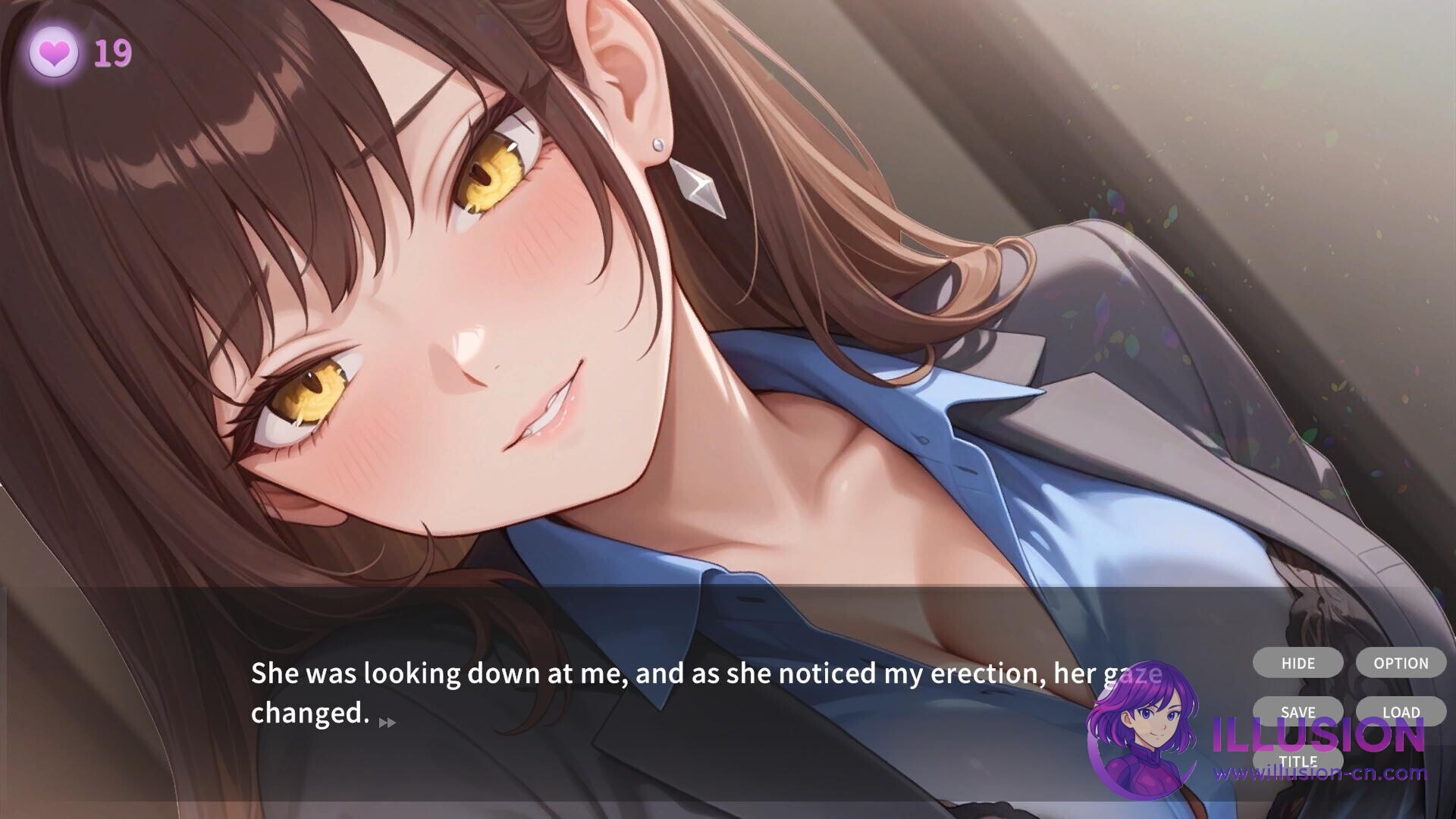This screenshot has width=1456, height=819.
Task: Open the OPTION menu
Action: point(1401,663)
